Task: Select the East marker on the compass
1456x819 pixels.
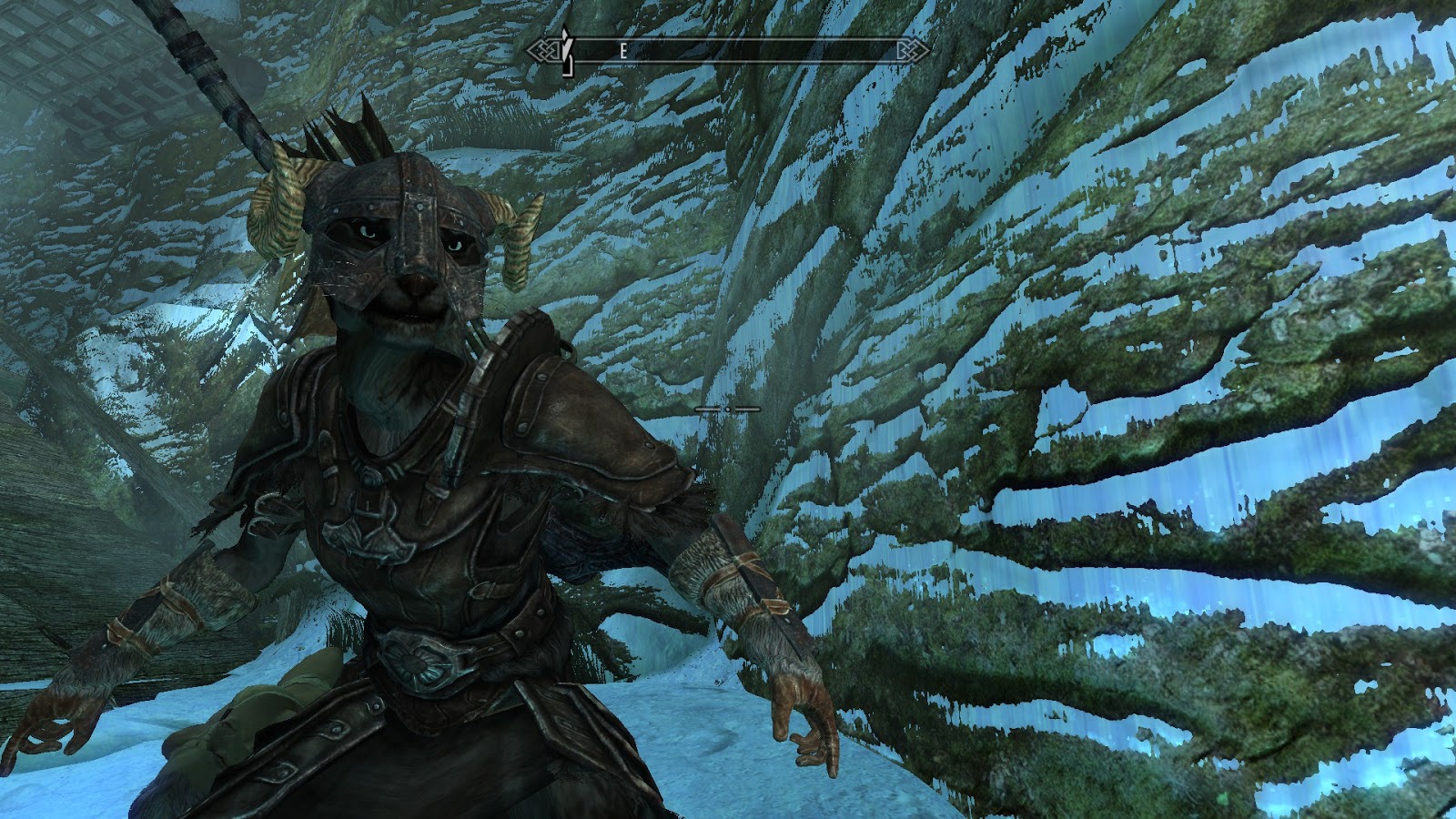Action: 623,52
